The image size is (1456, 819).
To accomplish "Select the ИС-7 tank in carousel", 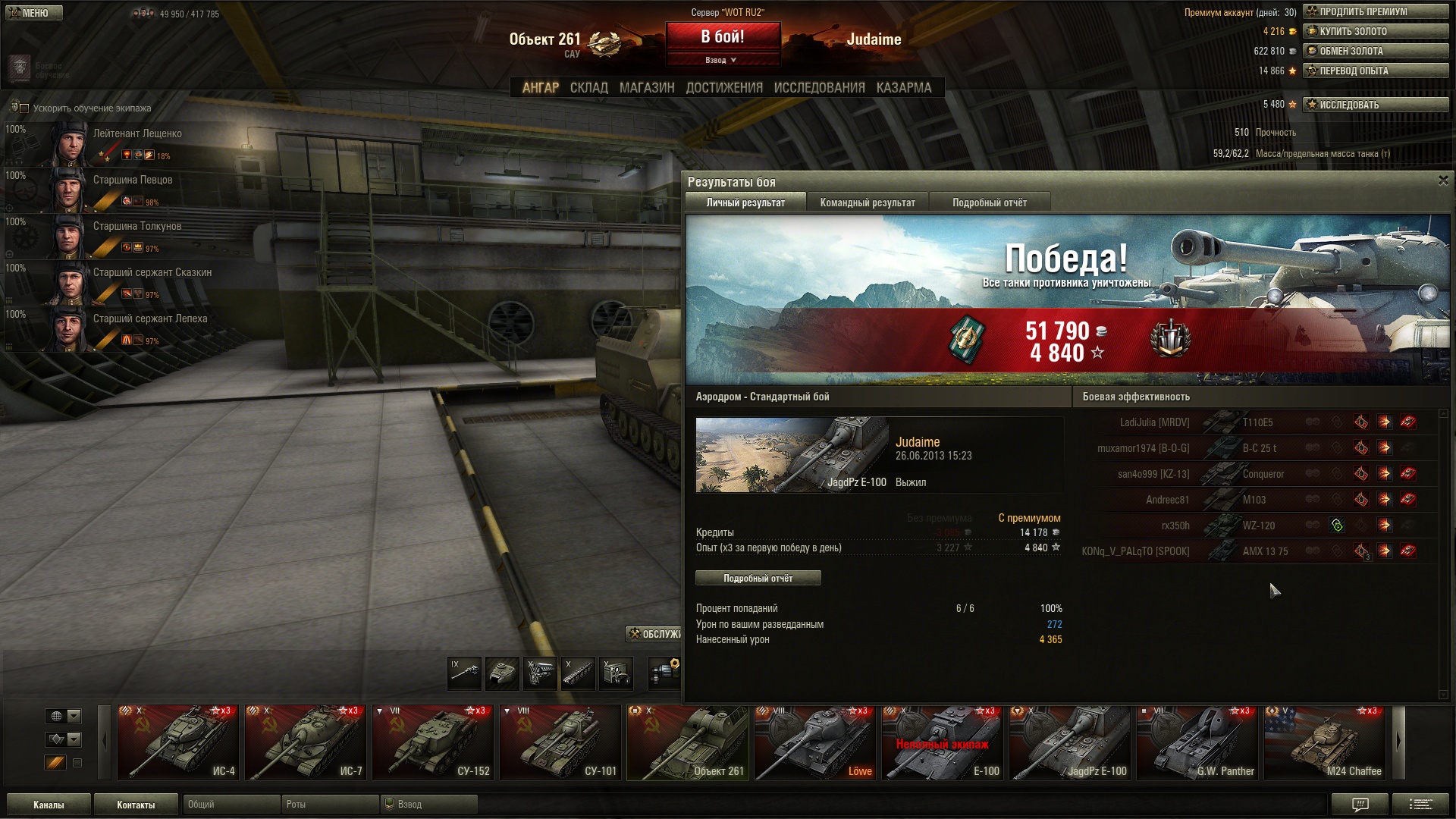I will [x=305, y=742].
